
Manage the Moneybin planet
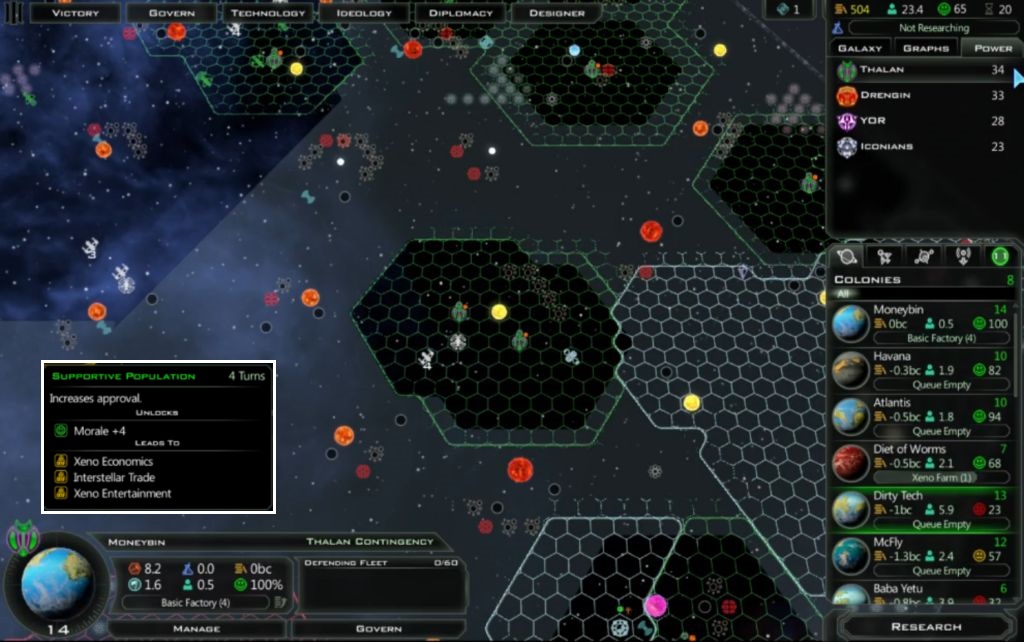point(196,629)
